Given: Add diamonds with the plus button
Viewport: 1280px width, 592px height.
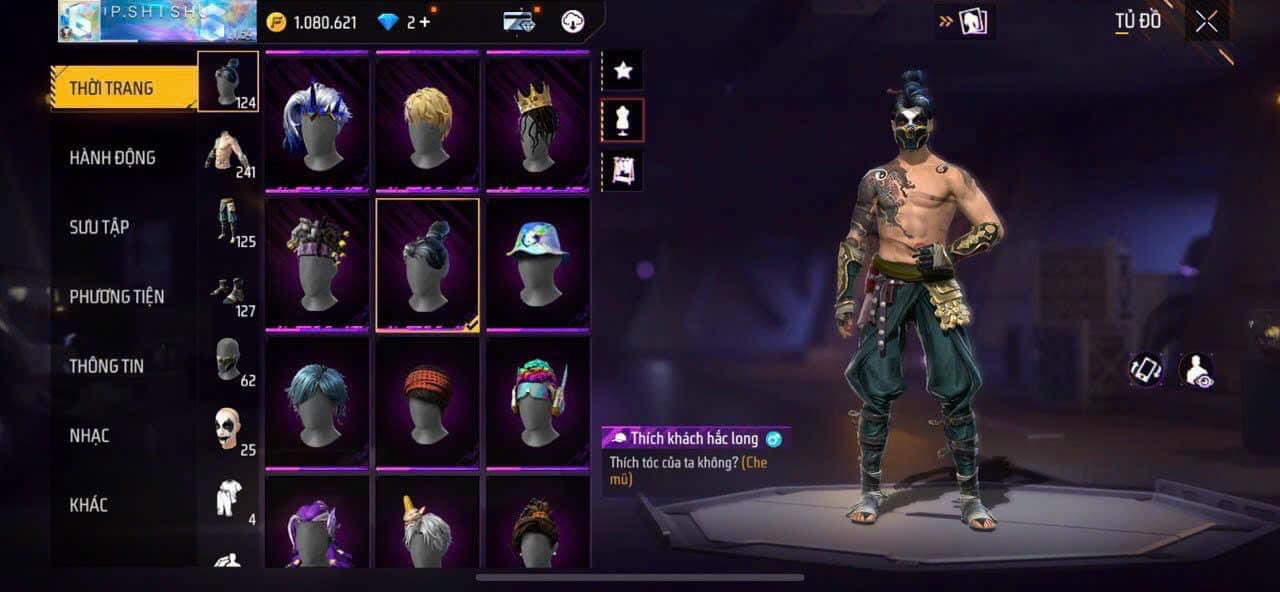Looking at the screenshot, I should 426,22.
